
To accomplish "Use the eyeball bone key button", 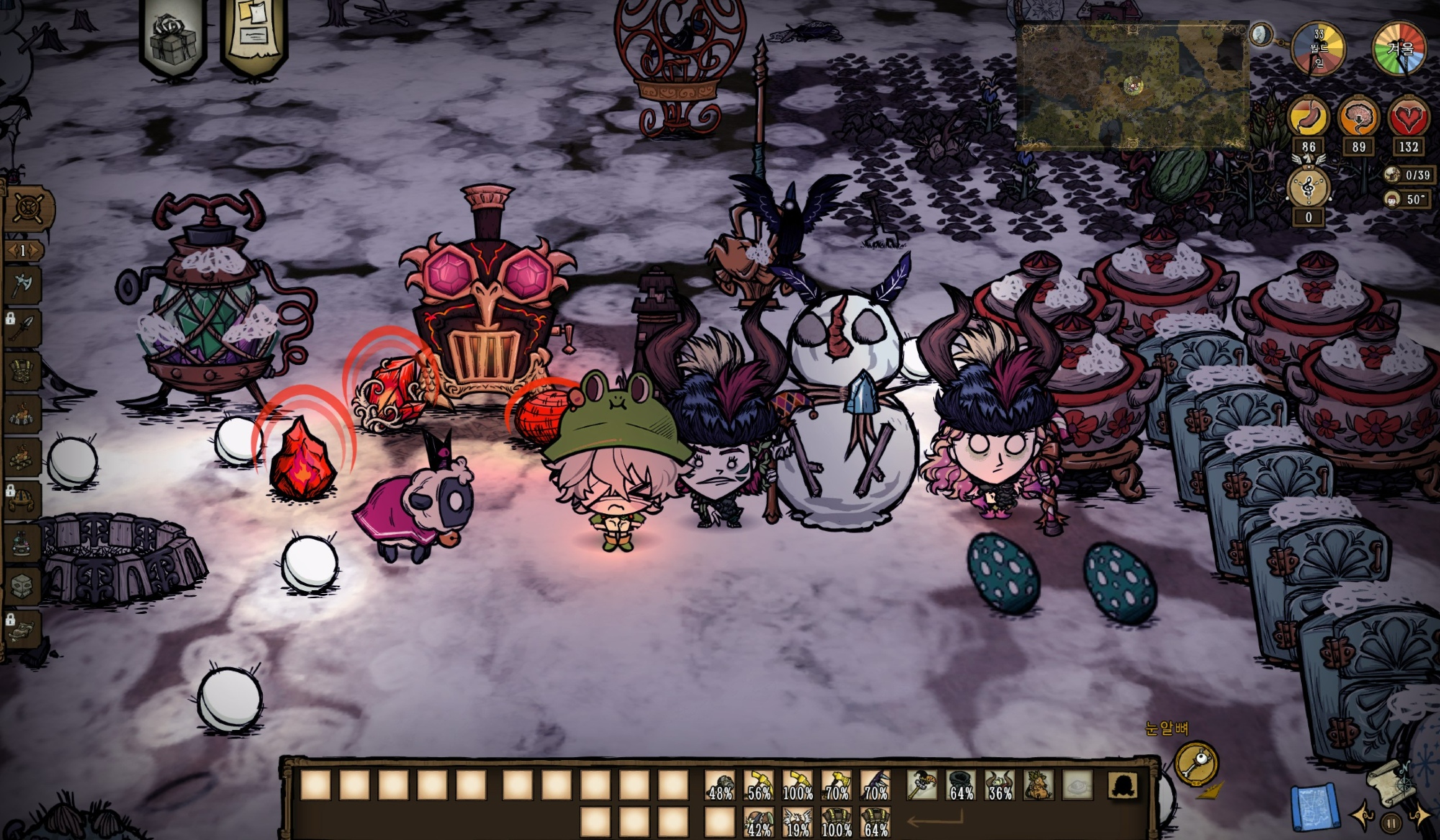I will [x=1195, y=764].
